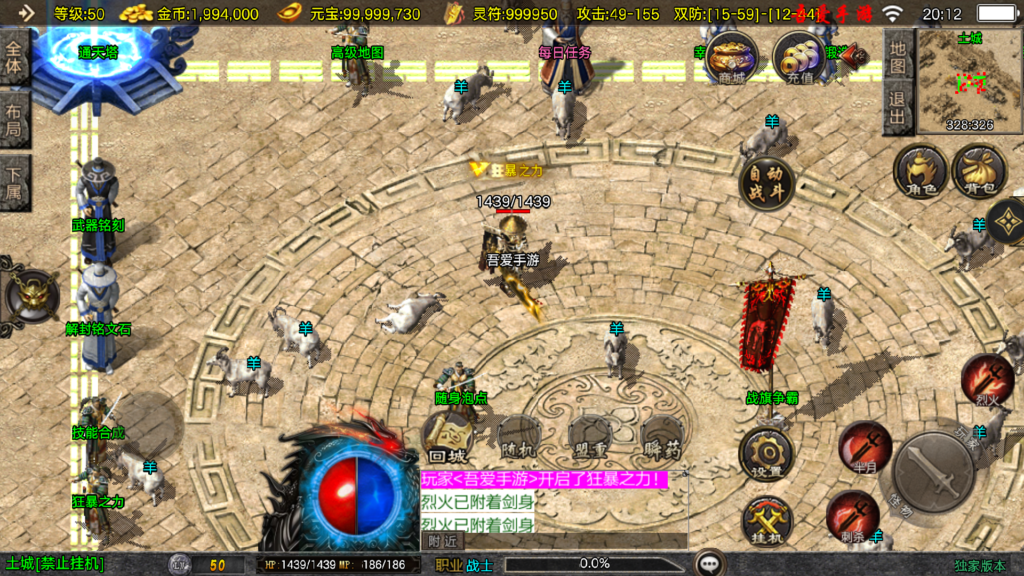Activate 挂机 idle mode button
The width and height of the screenshot is (1024, 576).
click(766, 521)
